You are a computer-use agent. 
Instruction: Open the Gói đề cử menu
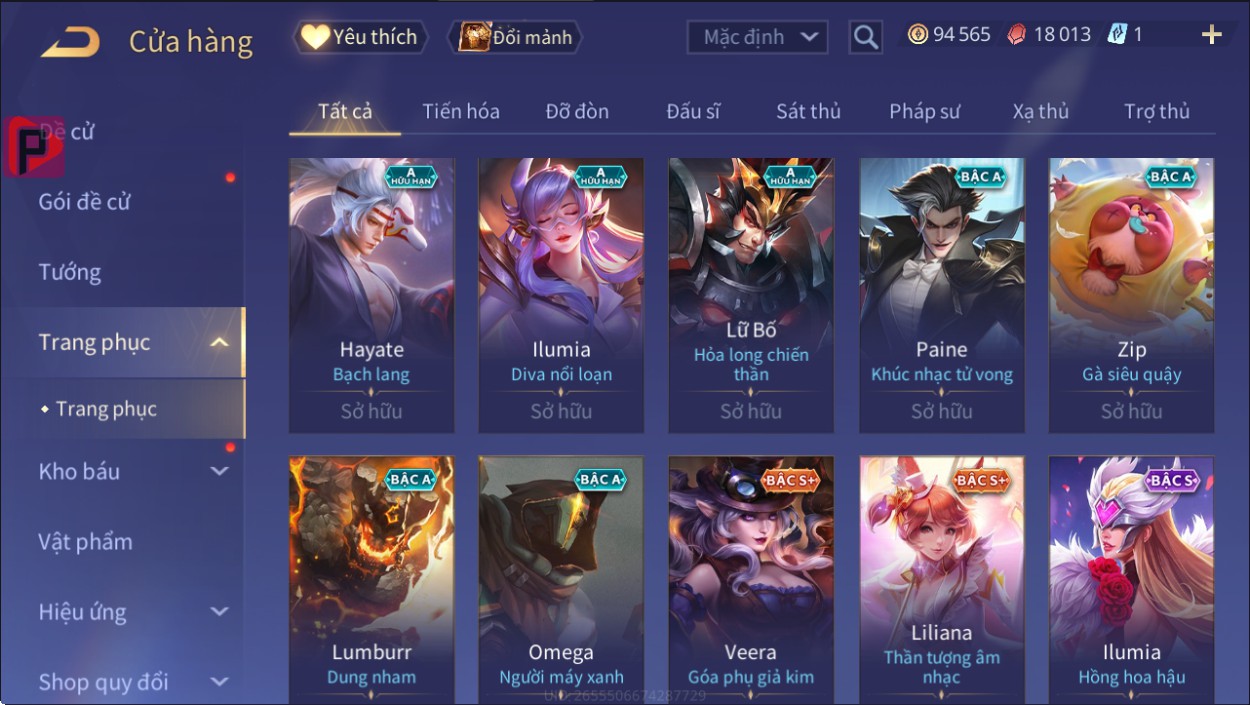85,202
